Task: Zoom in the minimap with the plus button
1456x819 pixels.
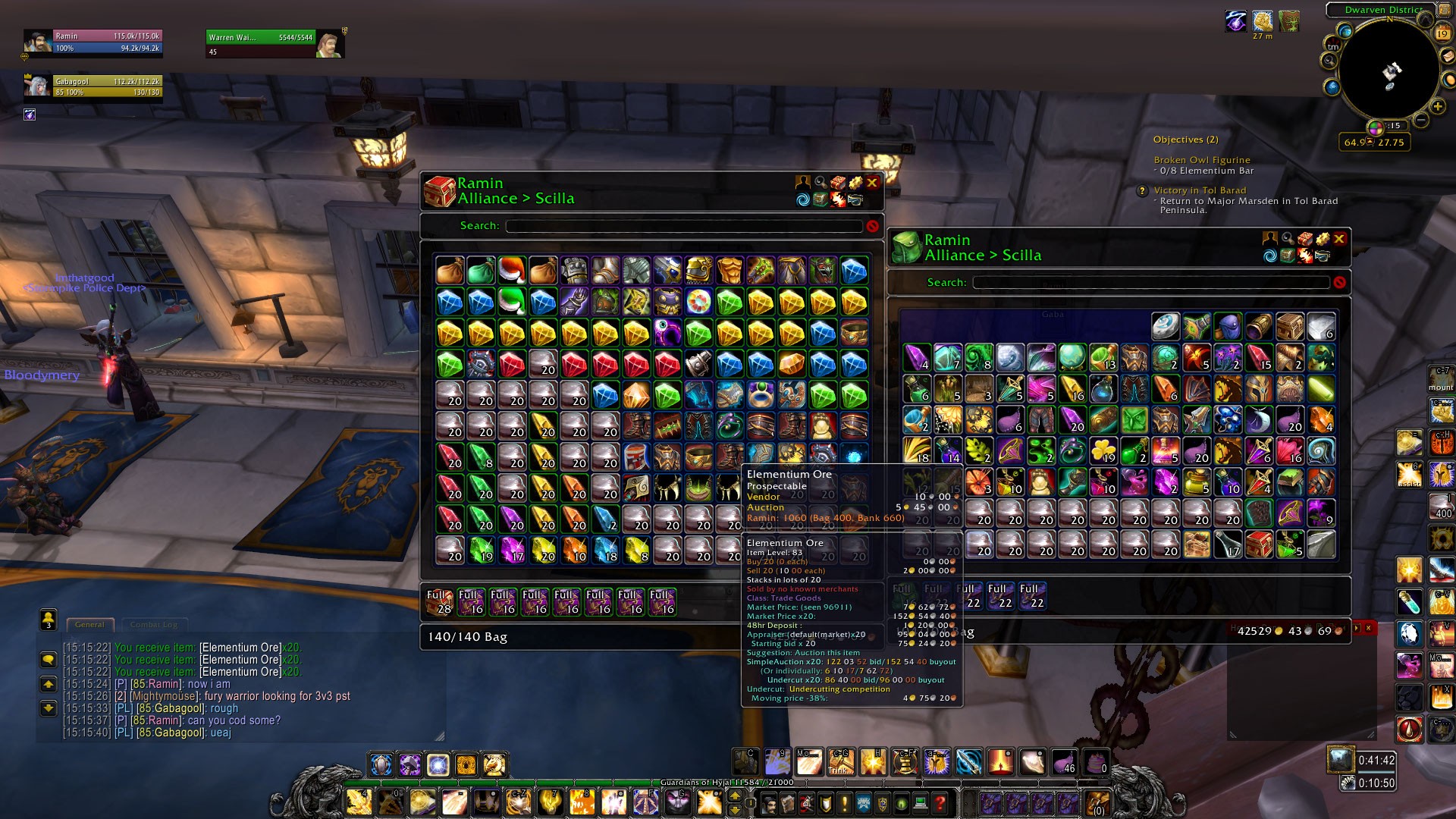Action: point(1437,107)
